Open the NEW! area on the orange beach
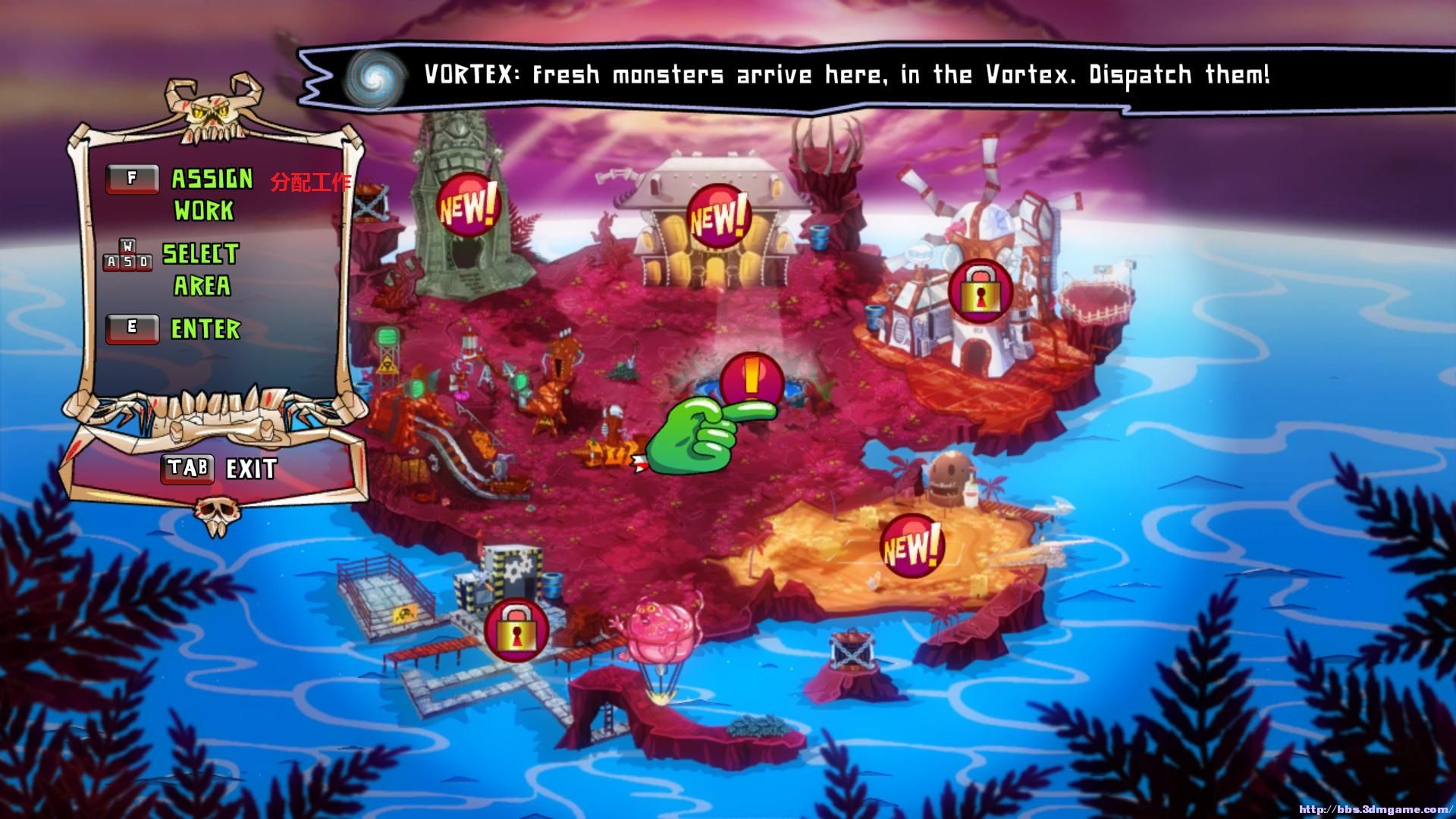Screen dimensions: 1456x819 pos(912,546)
